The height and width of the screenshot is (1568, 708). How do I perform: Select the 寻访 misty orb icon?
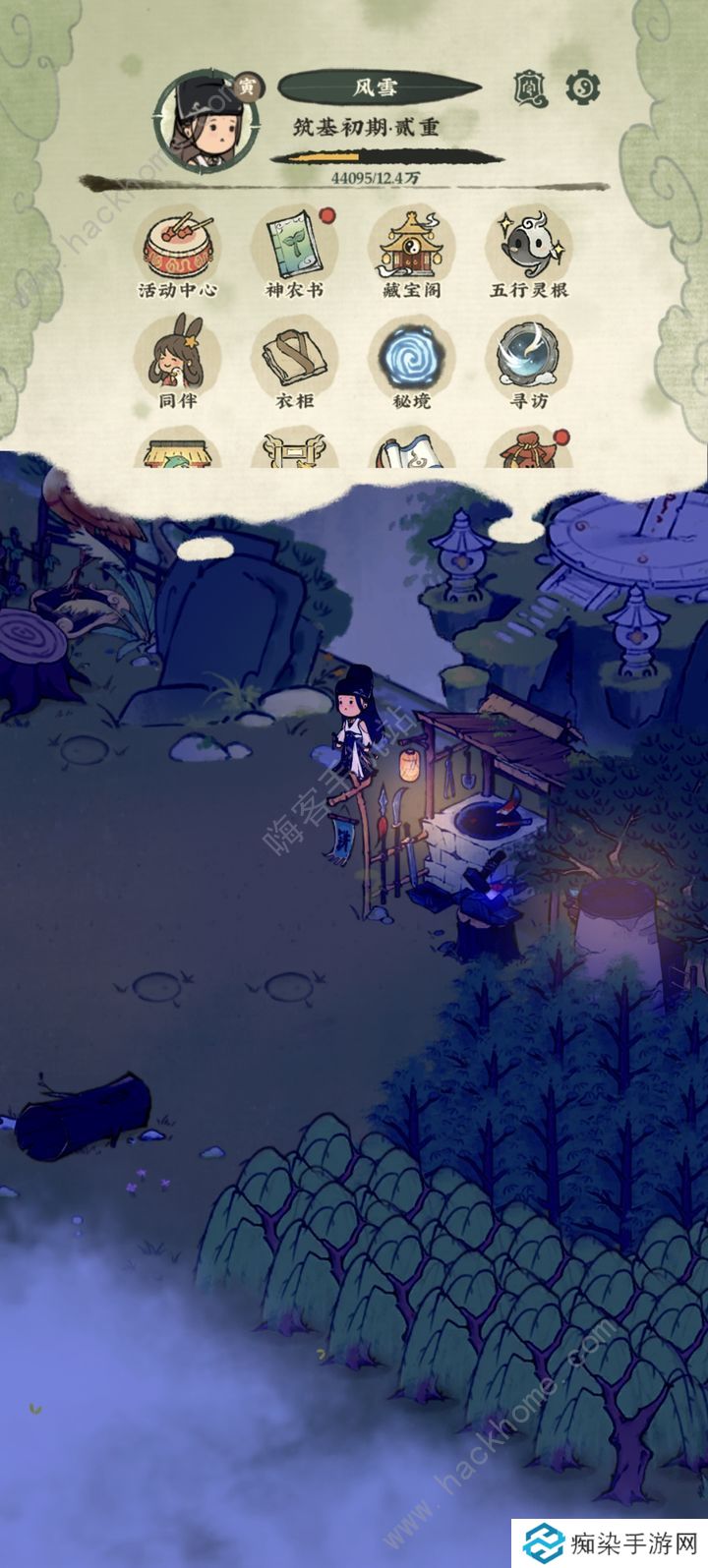529,358
